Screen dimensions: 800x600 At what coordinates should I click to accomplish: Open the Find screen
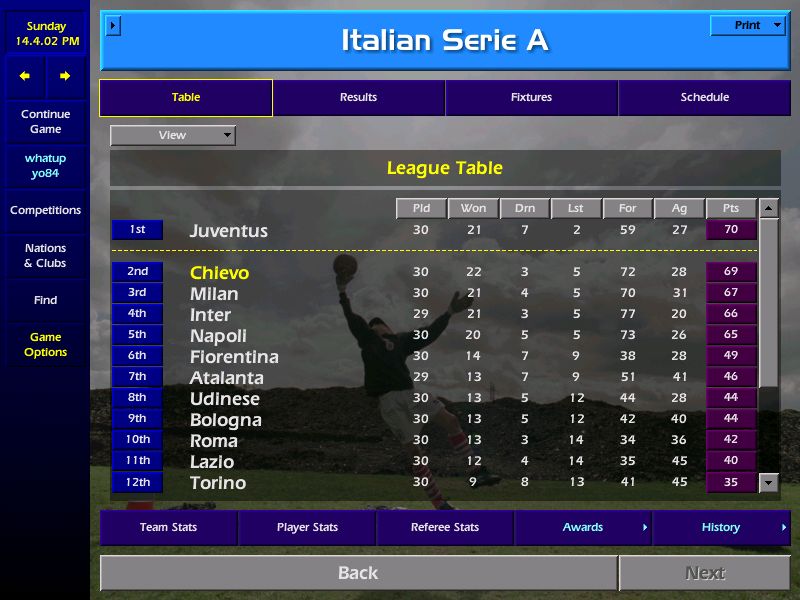point(45,300)
